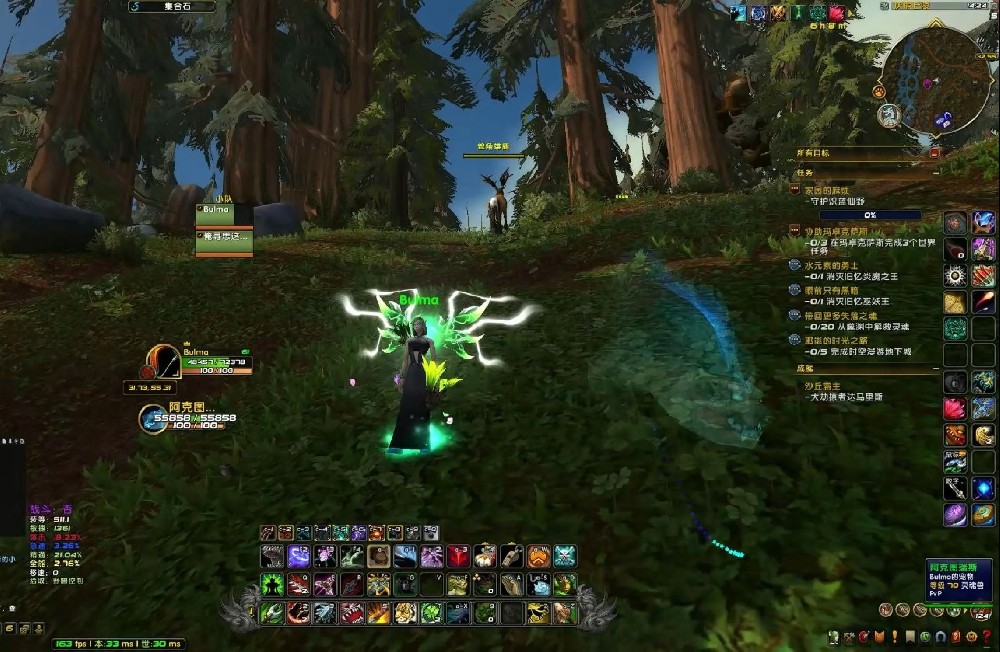Open the 家园的屏障 quest in the tracker

(826, 189)
